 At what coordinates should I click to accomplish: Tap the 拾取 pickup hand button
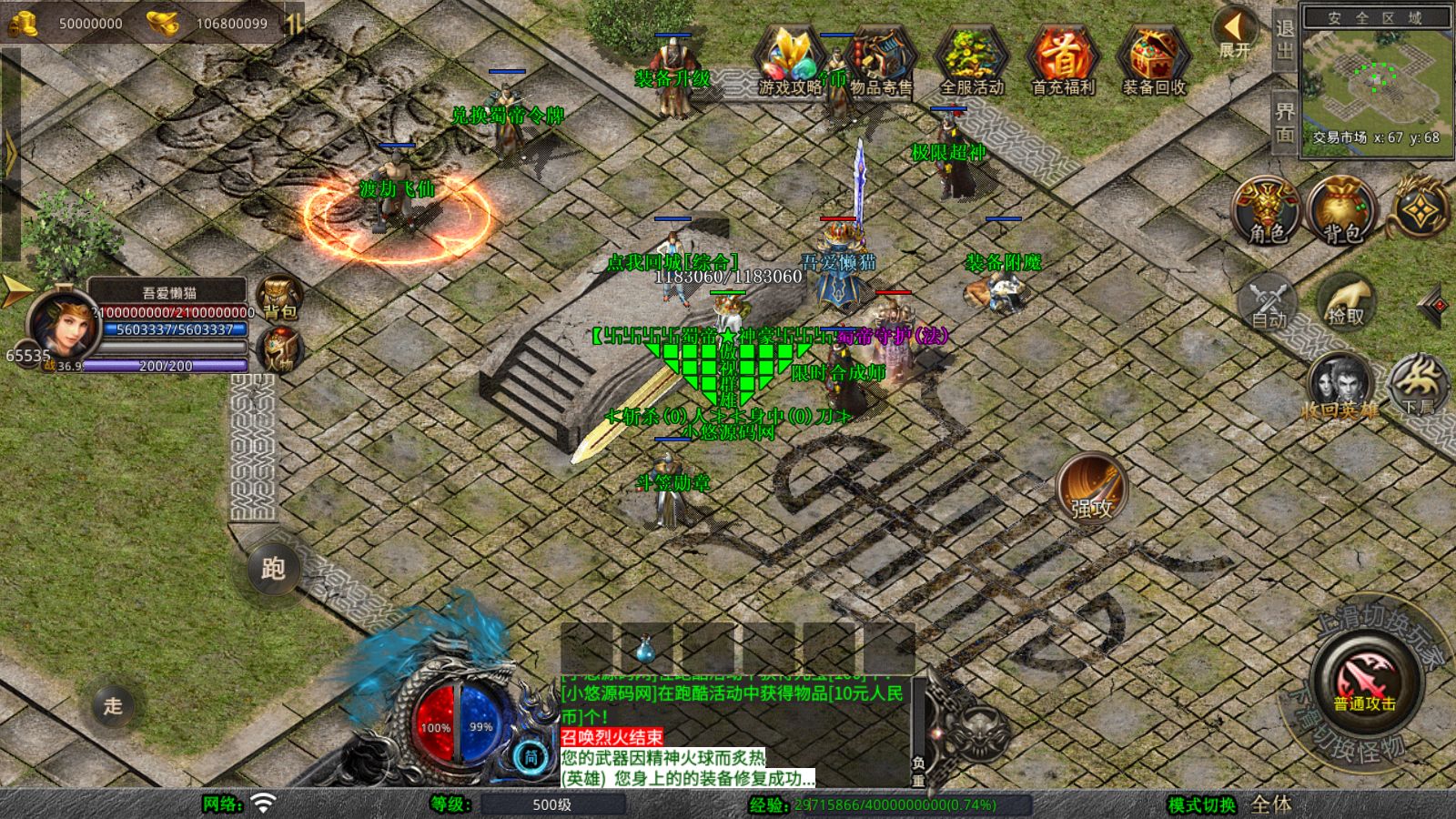click(1347, 301)
